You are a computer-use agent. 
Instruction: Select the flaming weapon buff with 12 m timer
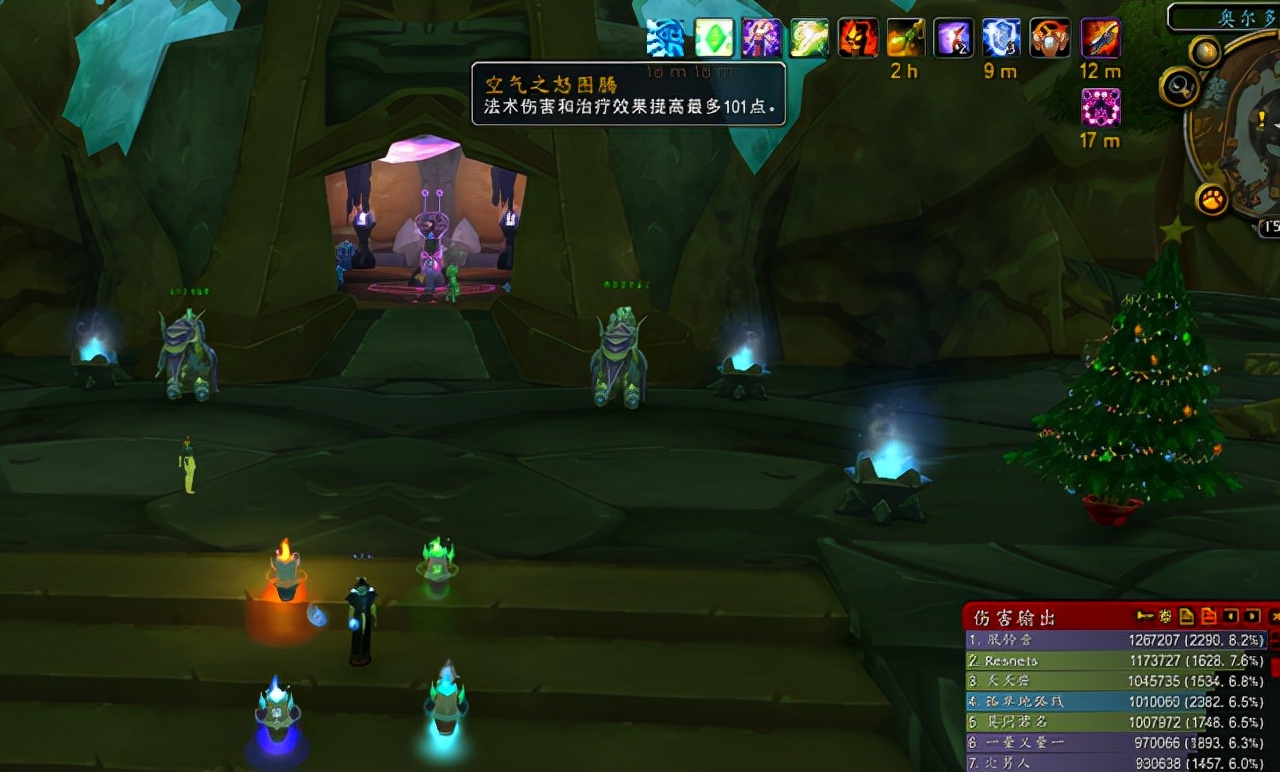coord(1100,38)
